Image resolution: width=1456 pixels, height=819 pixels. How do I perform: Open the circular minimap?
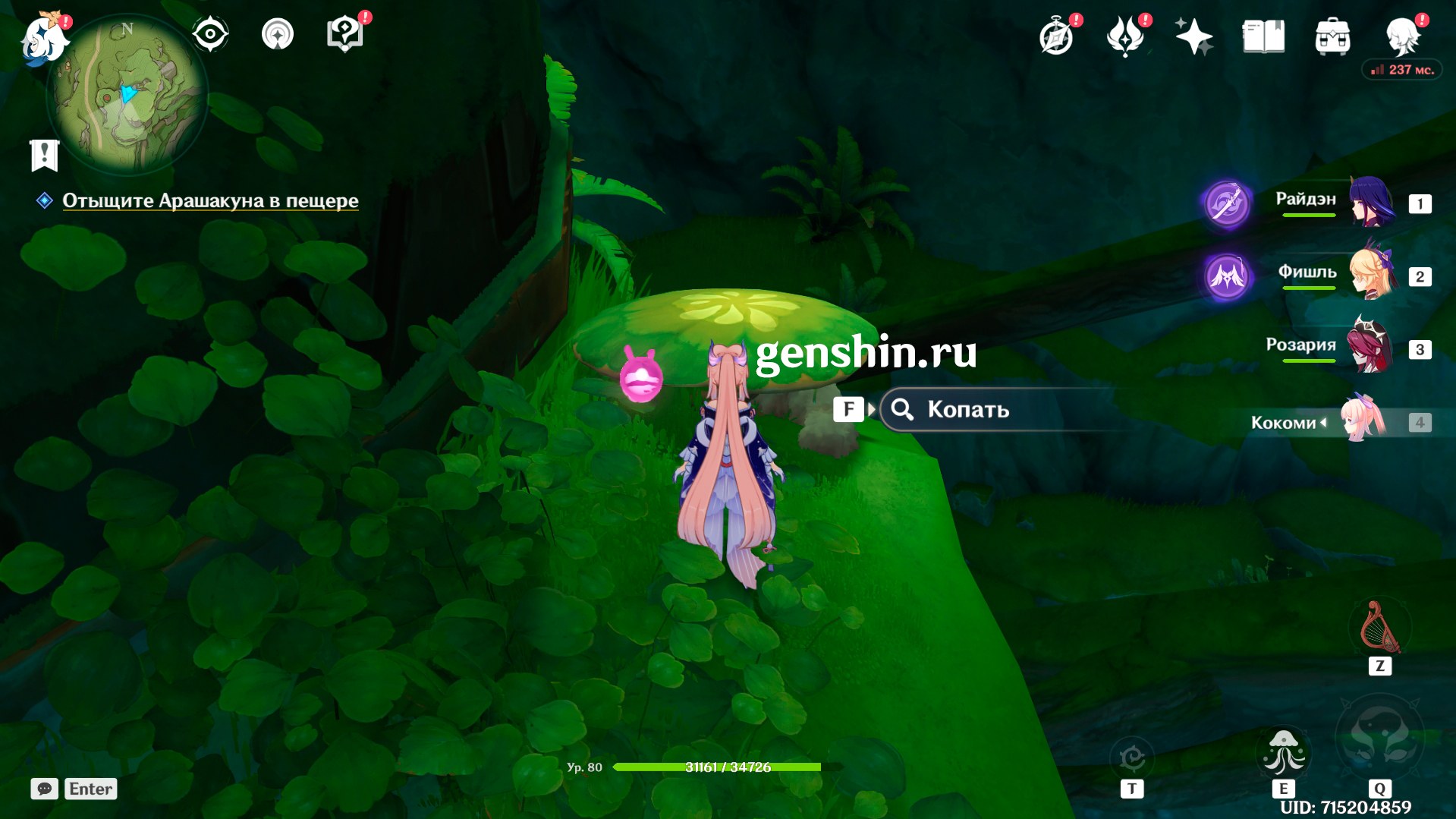tap(127, 96)
